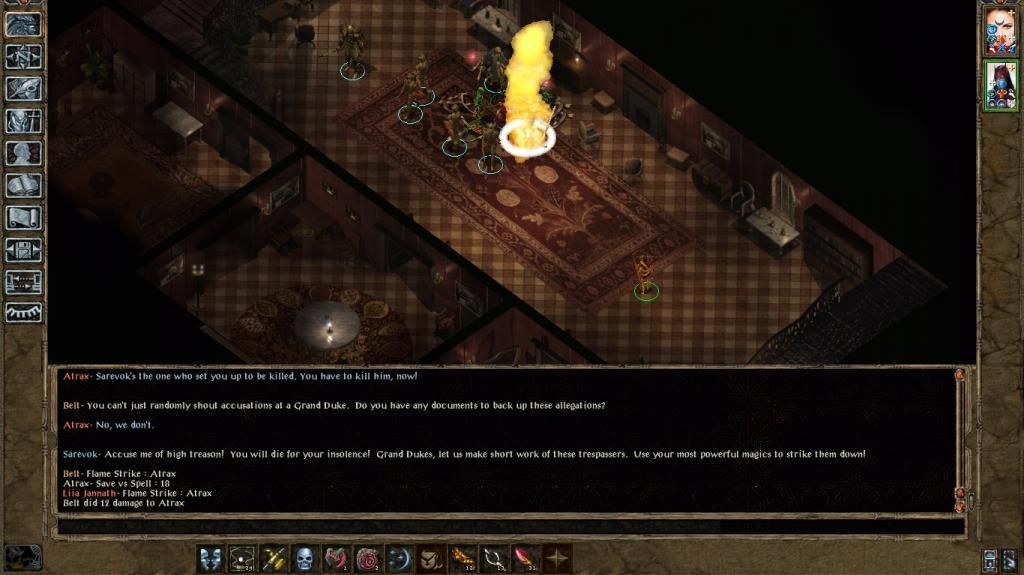Select the yellow crossed-weapon action slot
Viewport: 1024px width, 575px height.
point(272,559)
